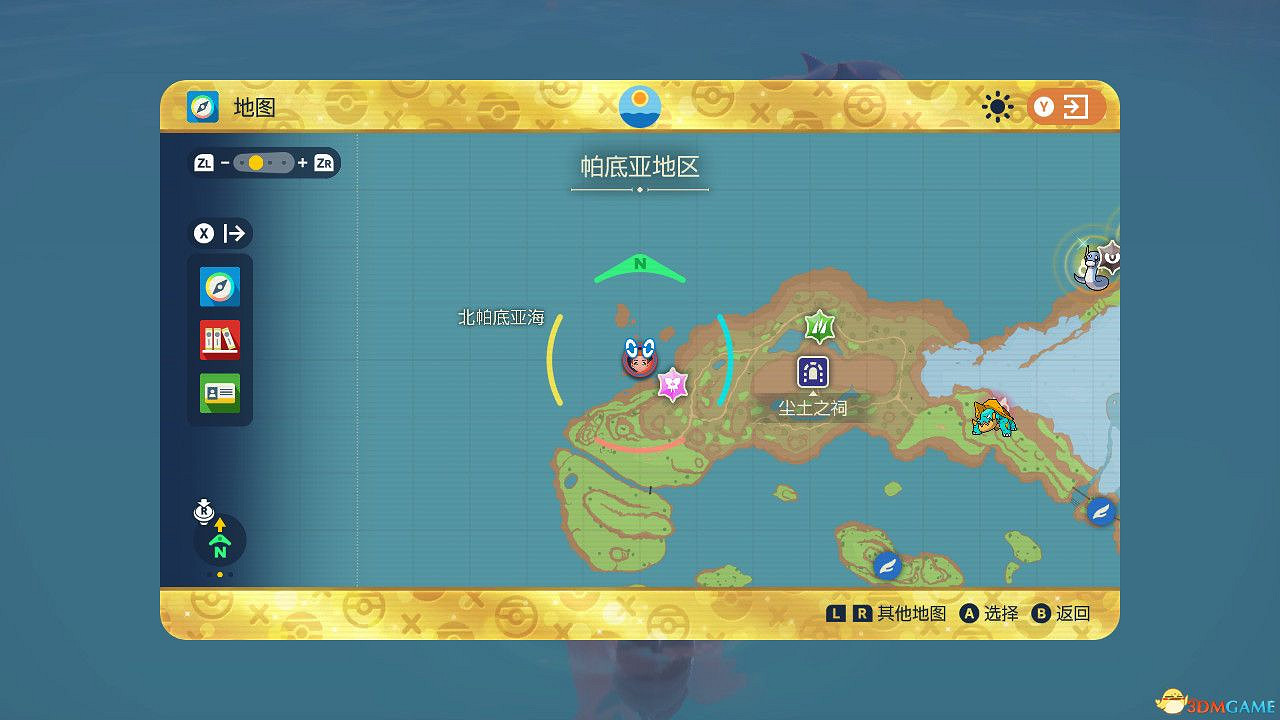Click the mini compass to reset map rotation

coord(219,541)
